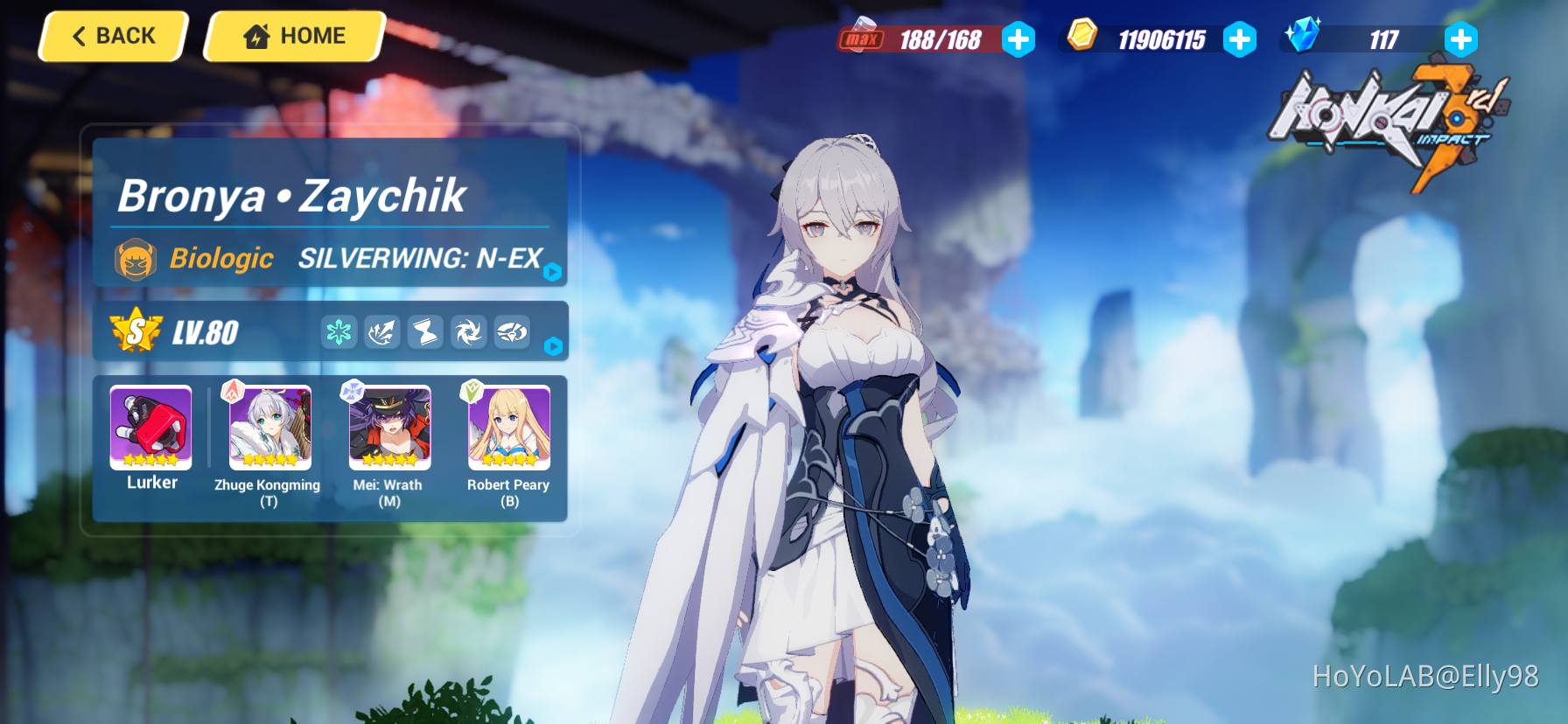The height and width of the screenshot is (724, 1568).
Task: Click the Biologic type icon badge
Action: tap(135, 259)
